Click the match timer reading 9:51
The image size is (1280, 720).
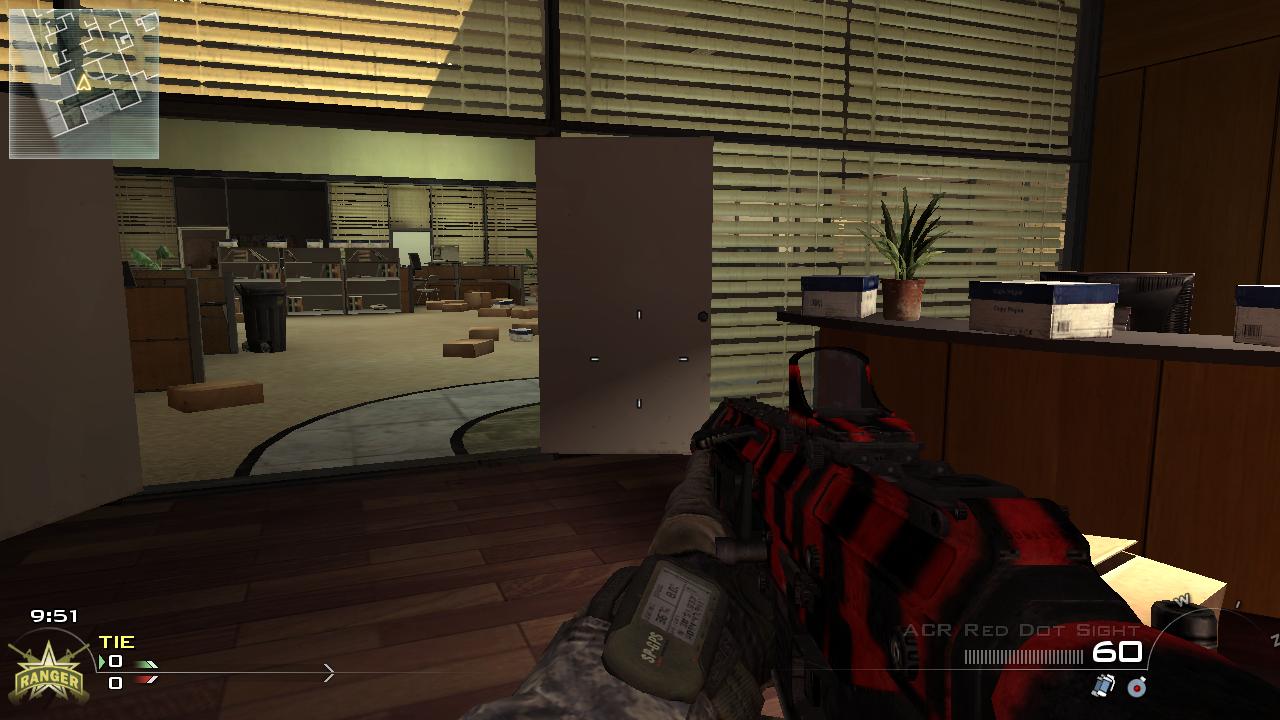(54, 614)
